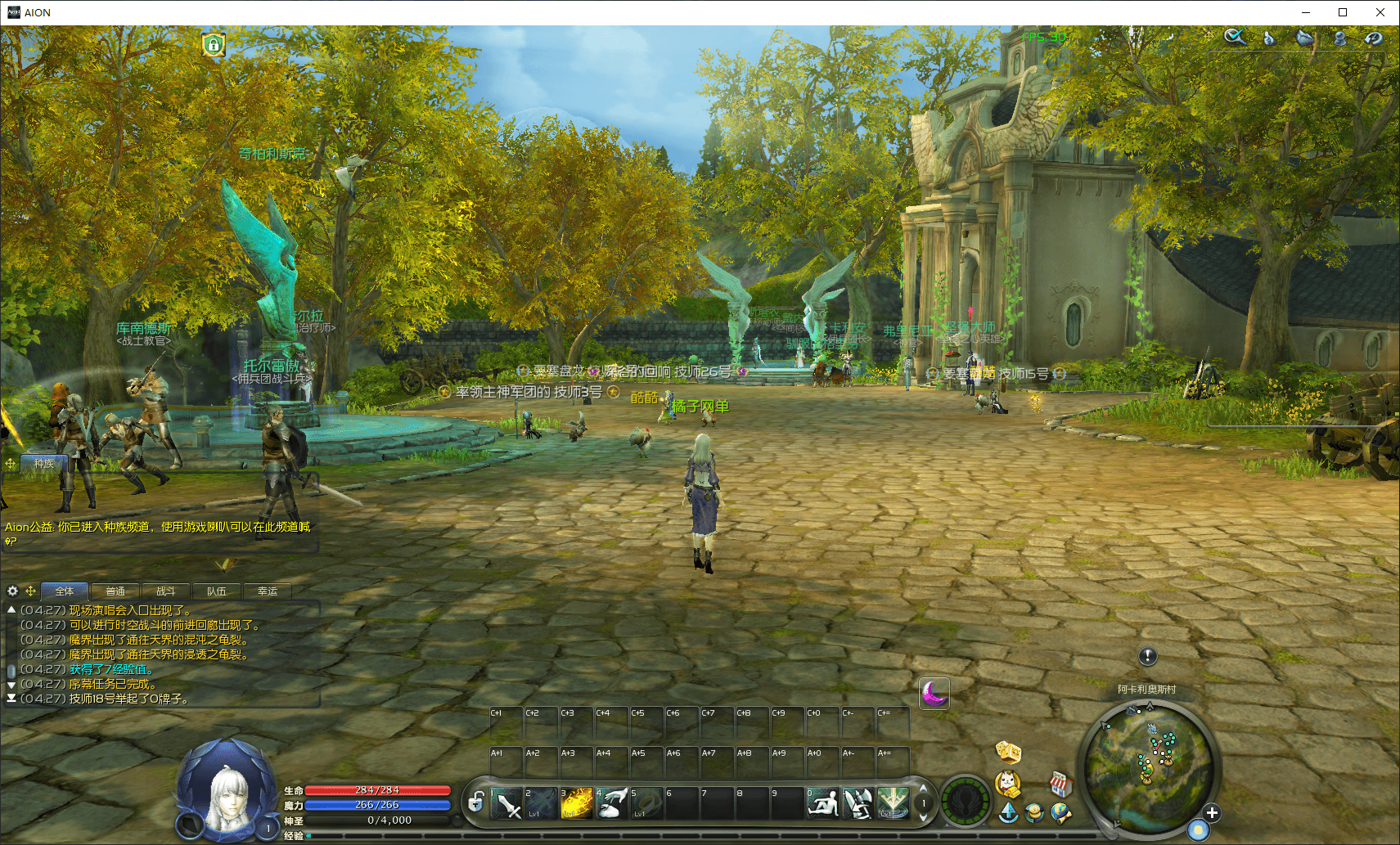
Task: Click the thumbs-up icon at top right
Action: click(x=1269, y=38)
